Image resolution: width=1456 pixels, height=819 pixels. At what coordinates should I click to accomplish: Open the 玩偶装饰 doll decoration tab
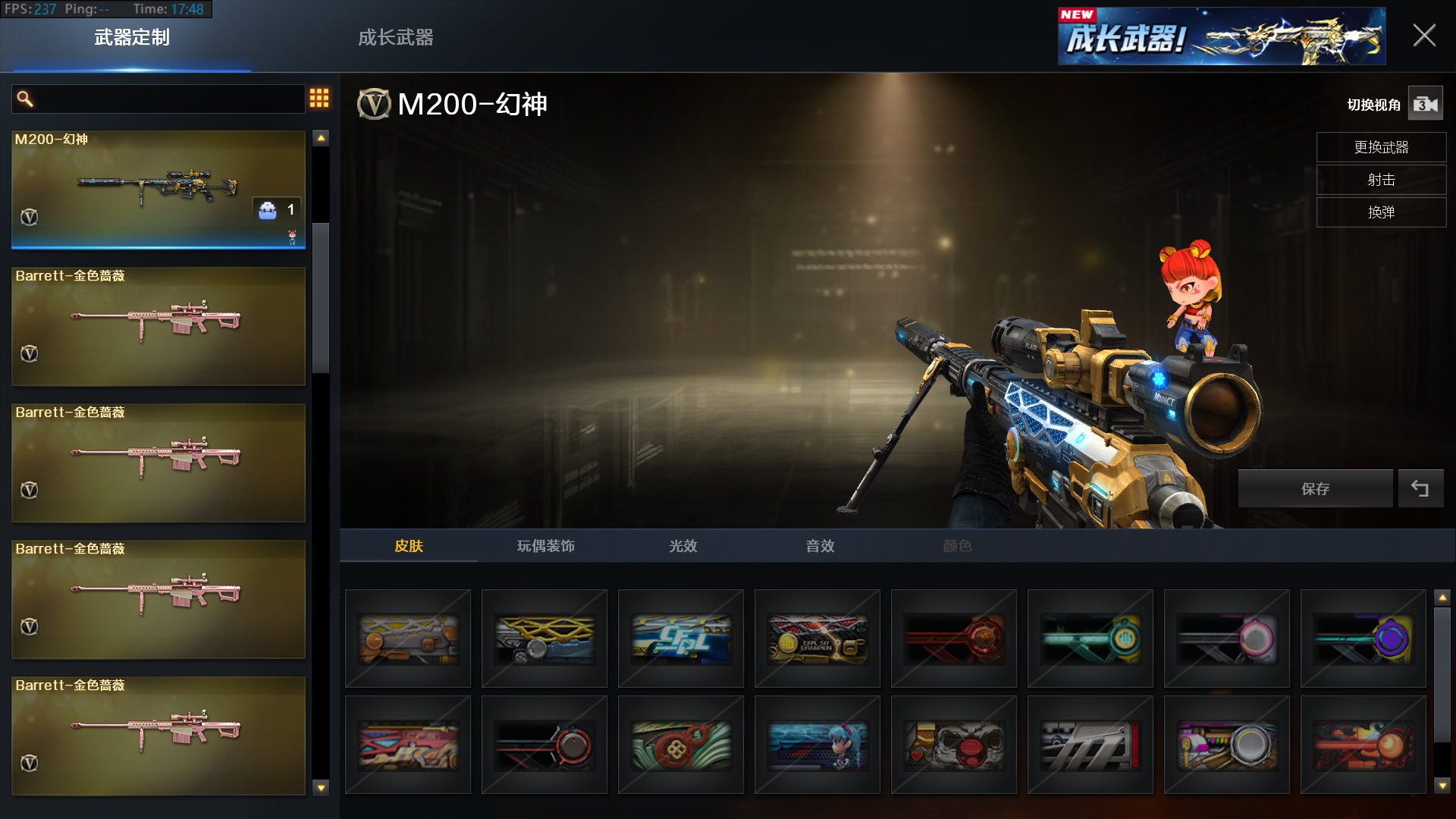coord(545,546)
